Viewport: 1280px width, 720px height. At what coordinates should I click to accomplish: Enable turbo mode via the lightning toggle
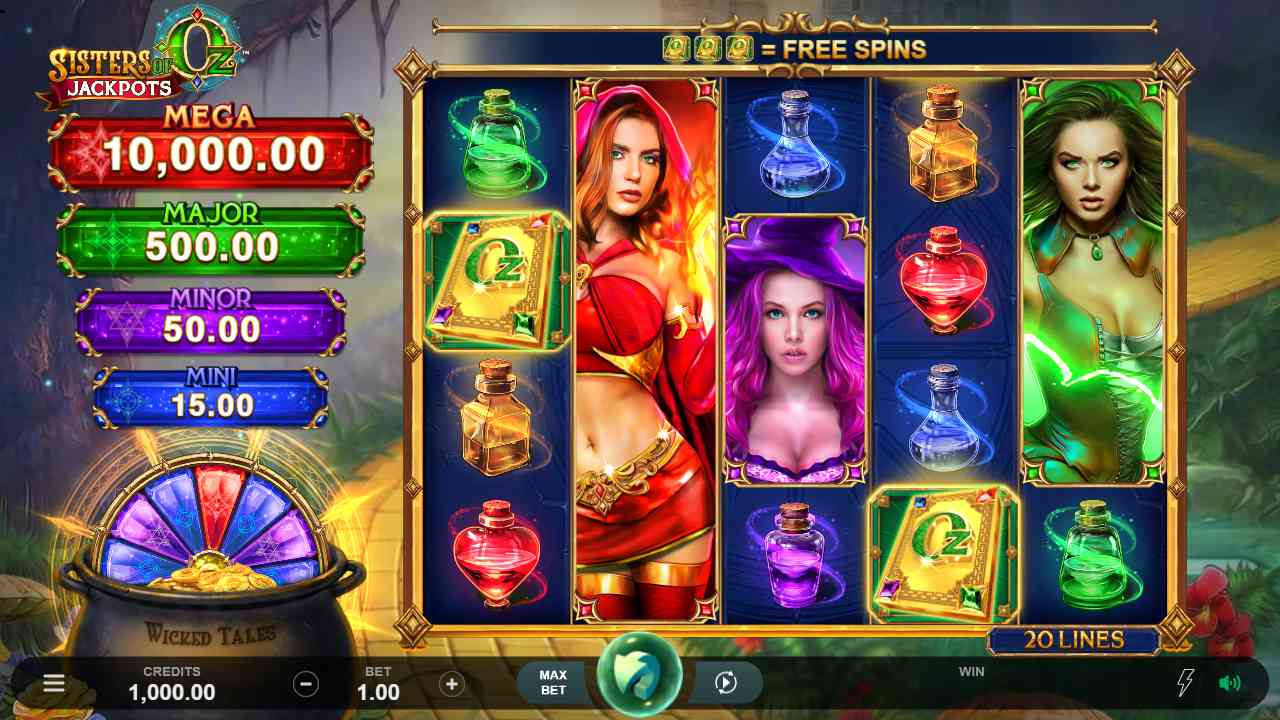1185,683
